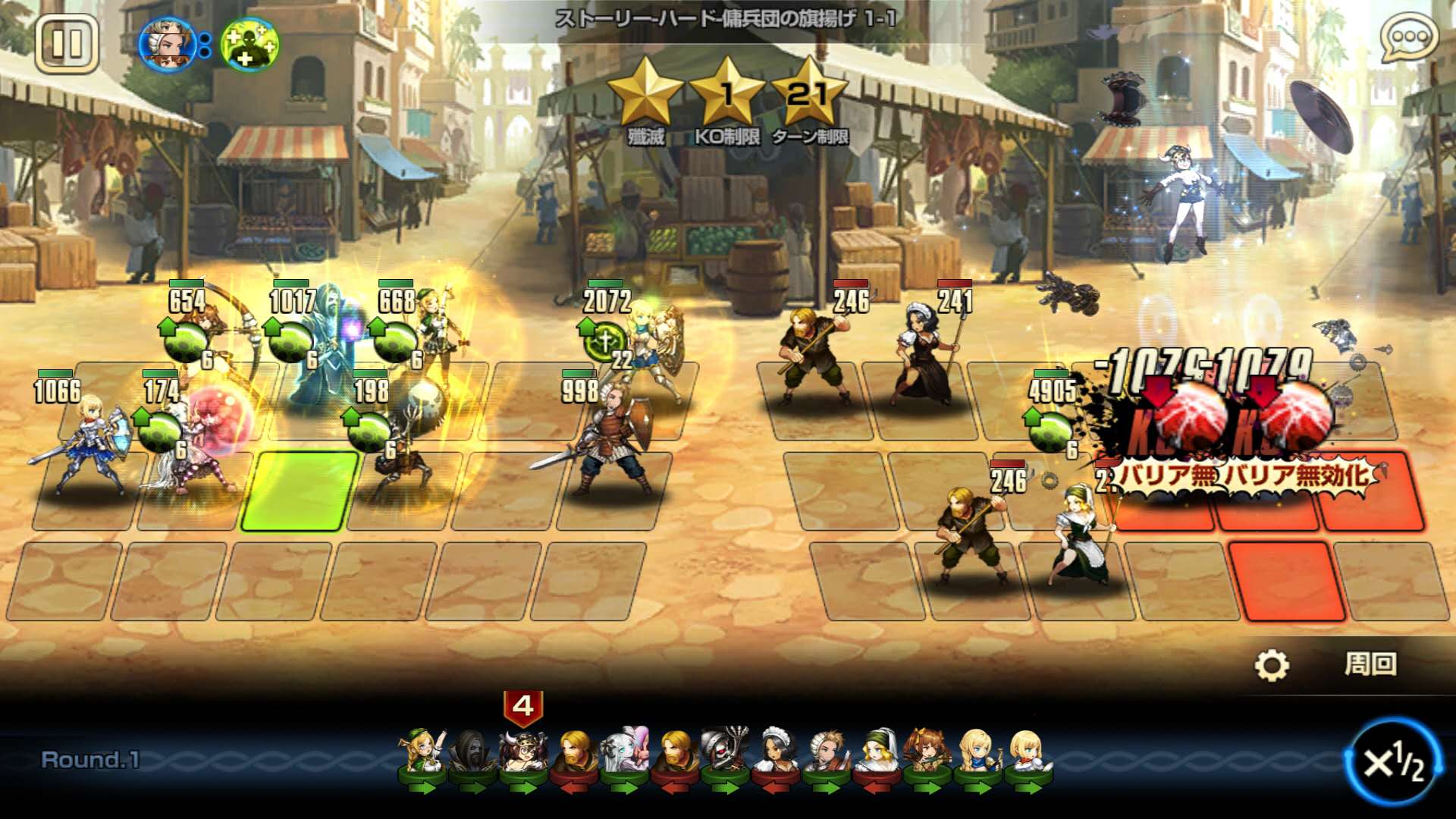1456x819 pixels.
Task: Open the chat speech bubble
Action: point(1409,38)
